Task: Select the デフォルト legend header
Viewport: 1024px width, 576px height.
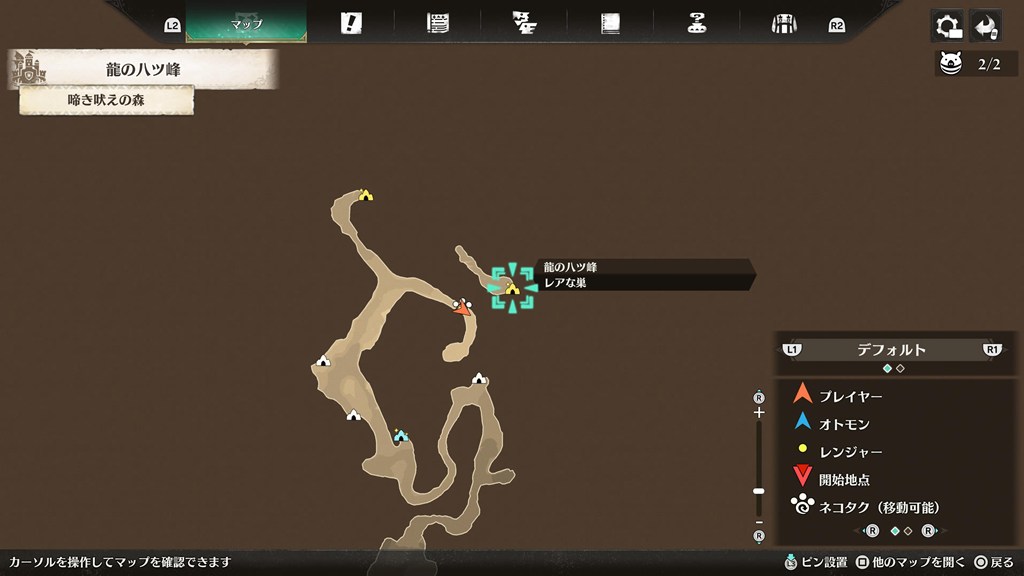Action: coord(891,350)
